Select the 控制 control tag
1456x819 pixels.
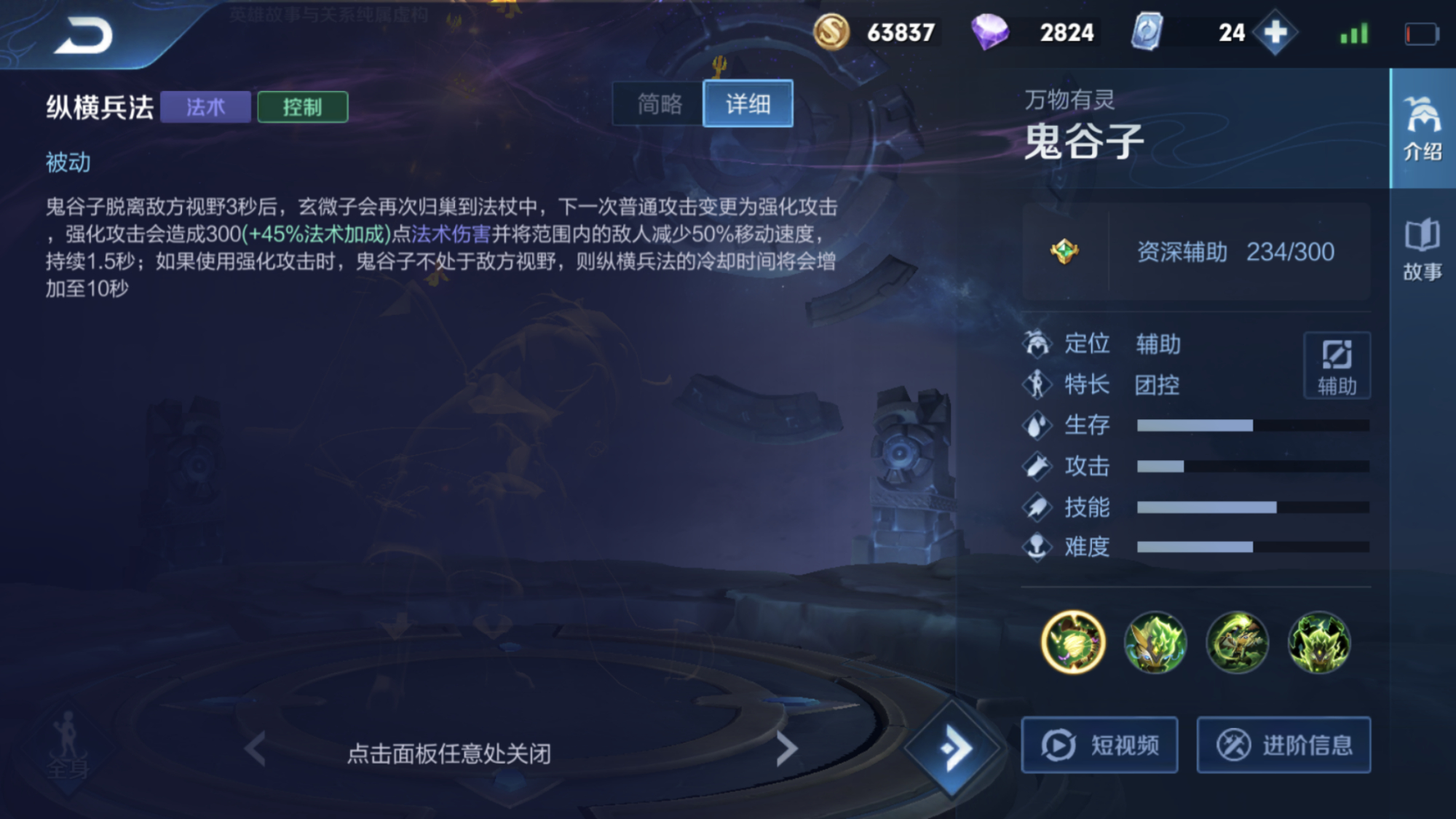[x=302, y=107]
